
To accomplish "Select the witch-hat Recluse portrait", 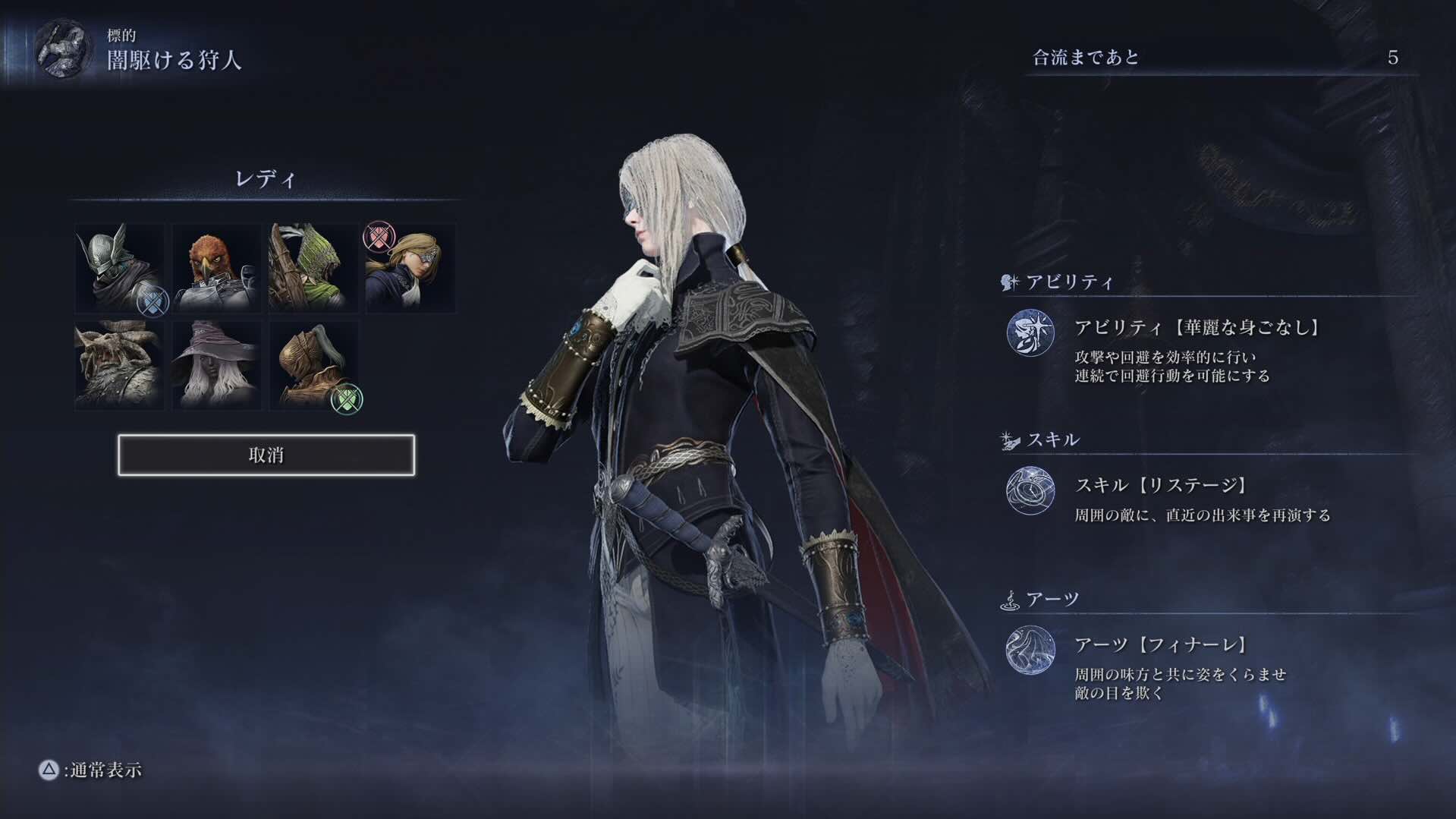I will click(216, 367).
